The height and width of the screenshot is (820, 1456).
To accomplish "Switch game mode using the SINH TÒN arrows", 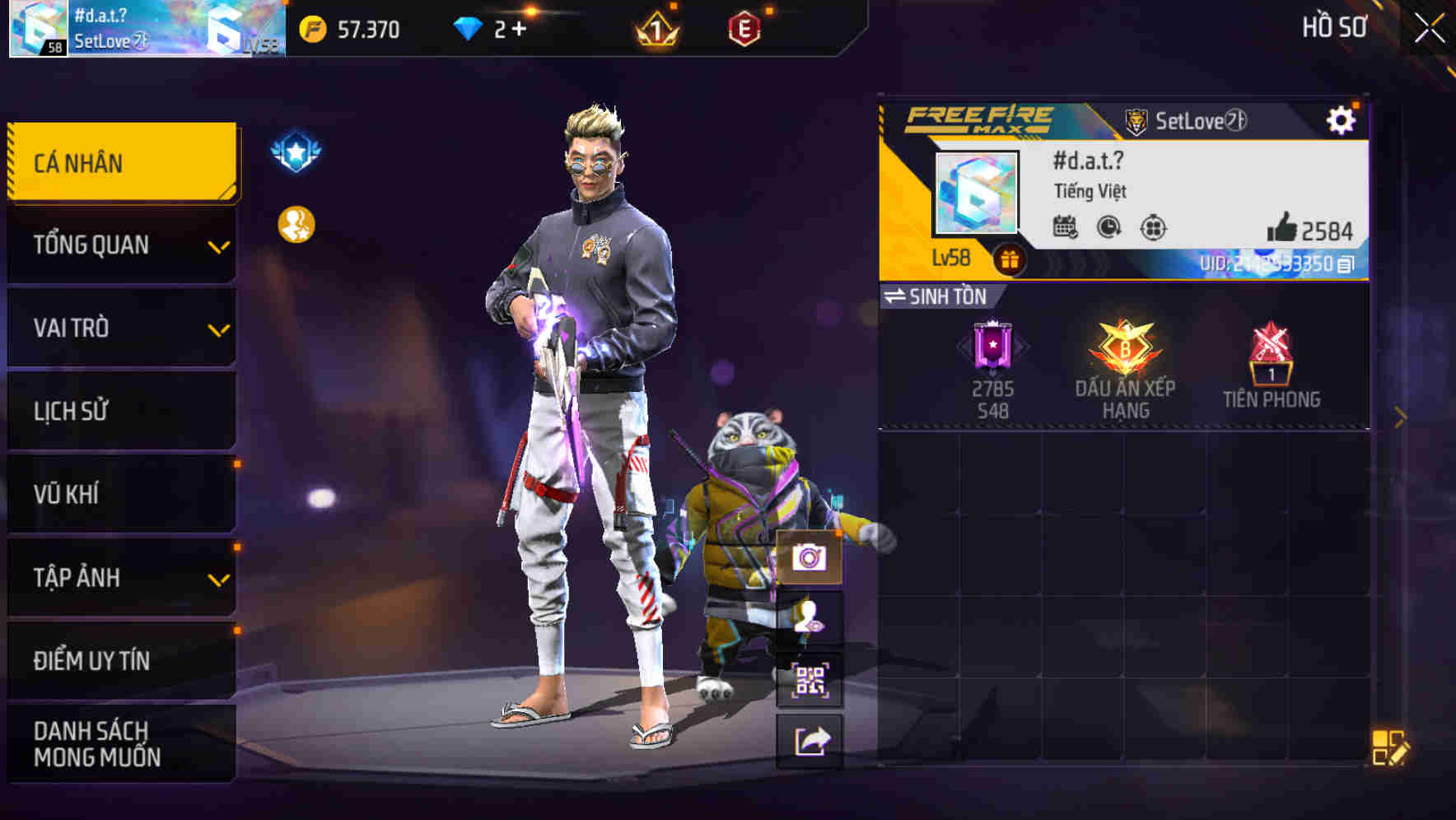I will 900,297.
